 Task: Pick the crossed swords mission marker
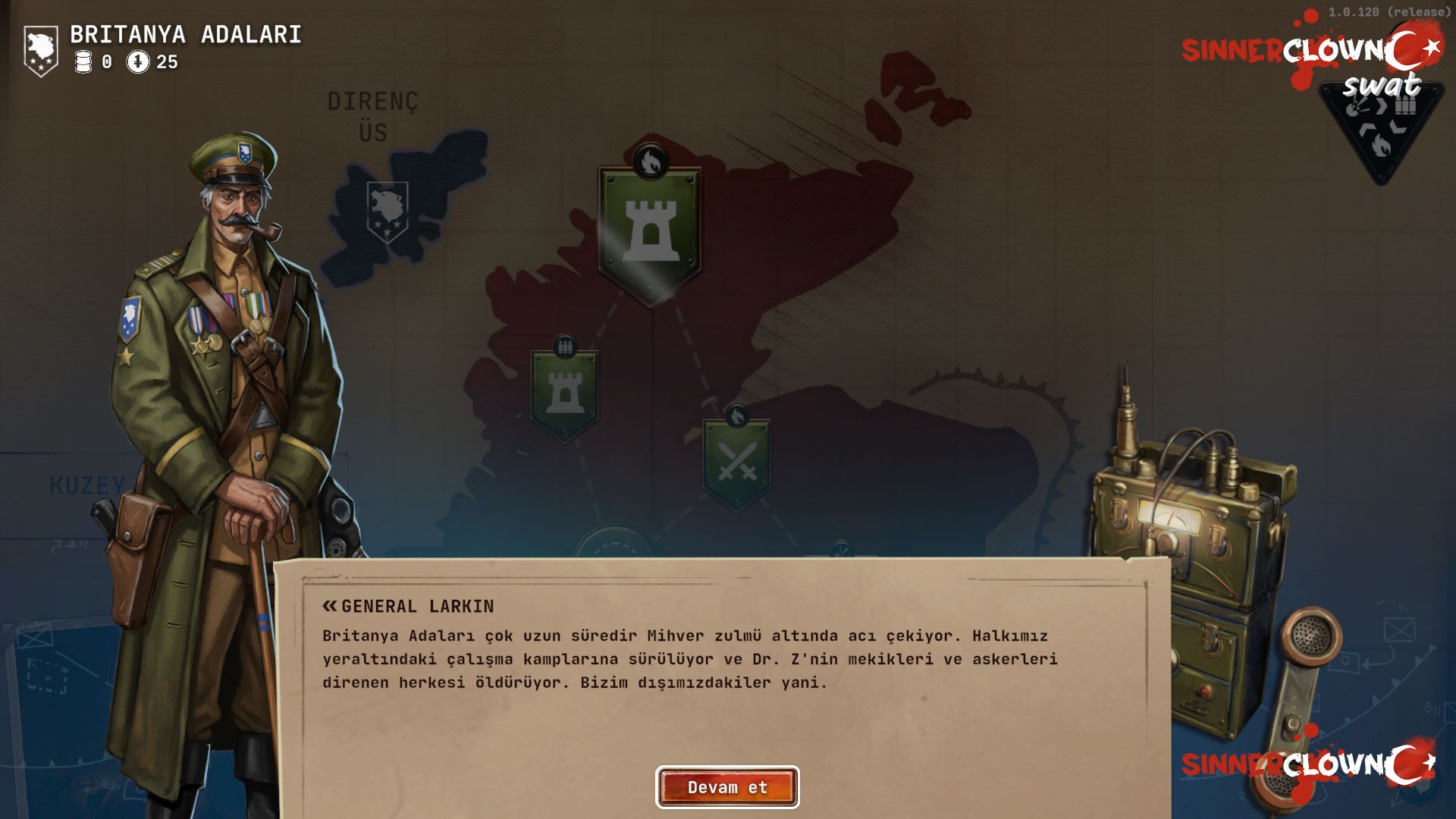pyautogui.click(x=736, y=462)
